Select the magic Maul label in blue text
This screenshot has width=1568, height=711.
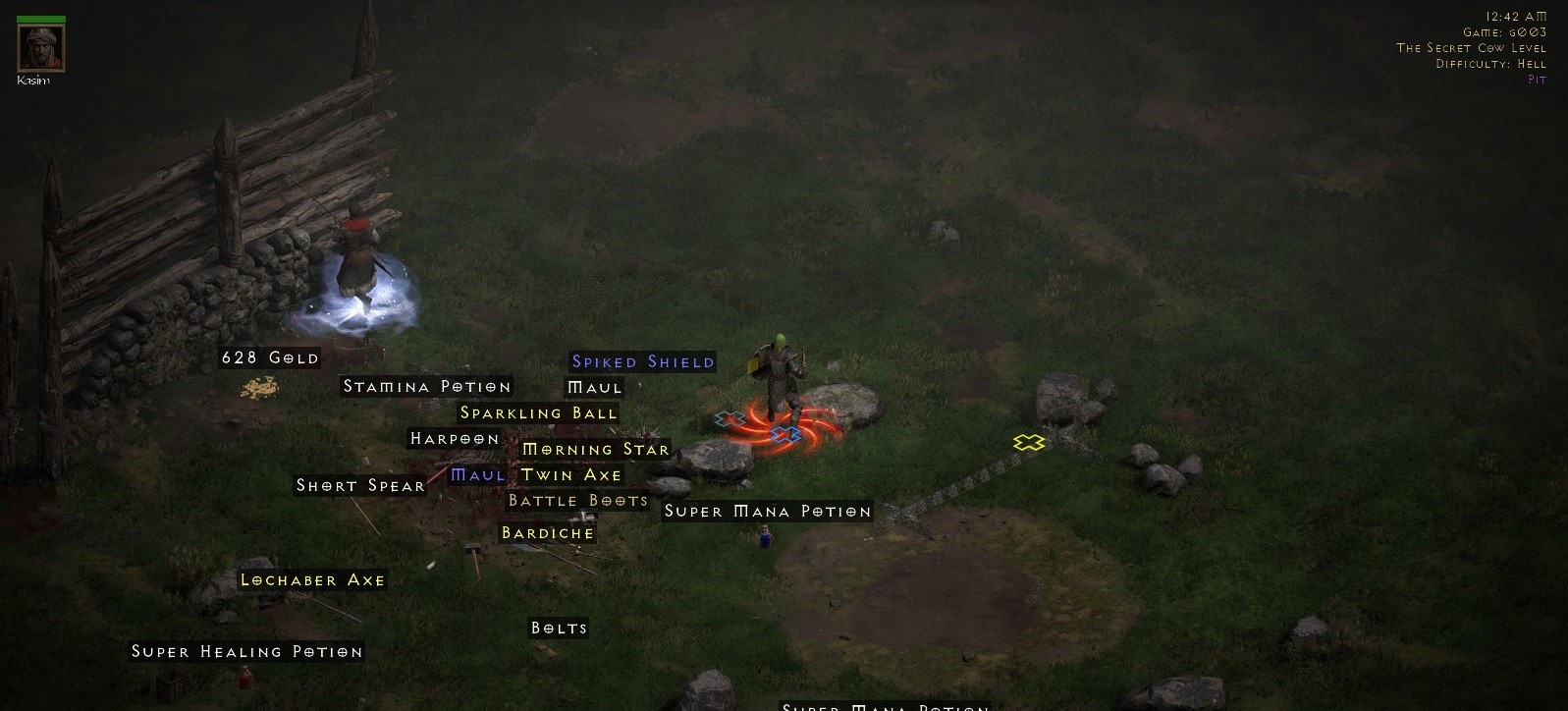pyautogui.click(x=477, y=474)
